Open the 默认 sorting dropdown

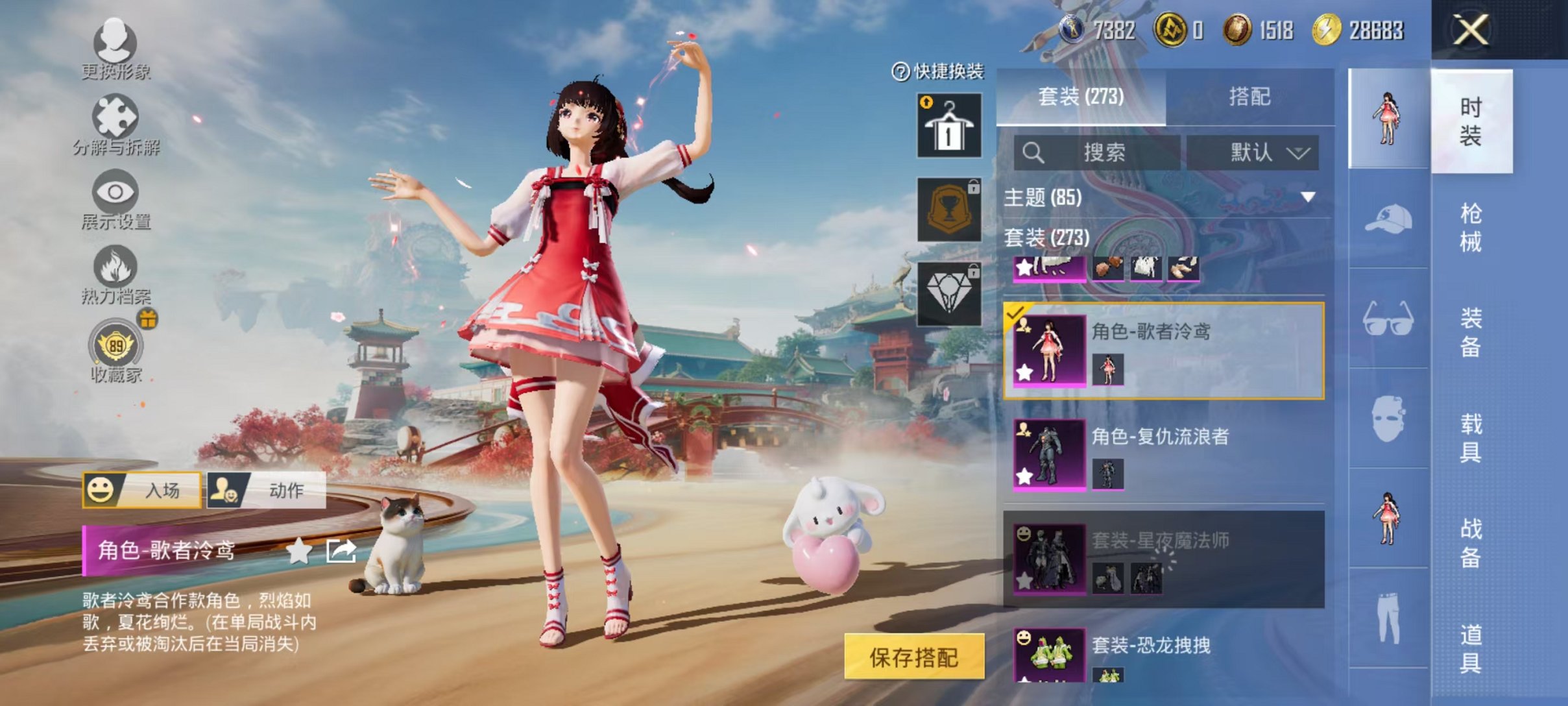click(1257, 152)
